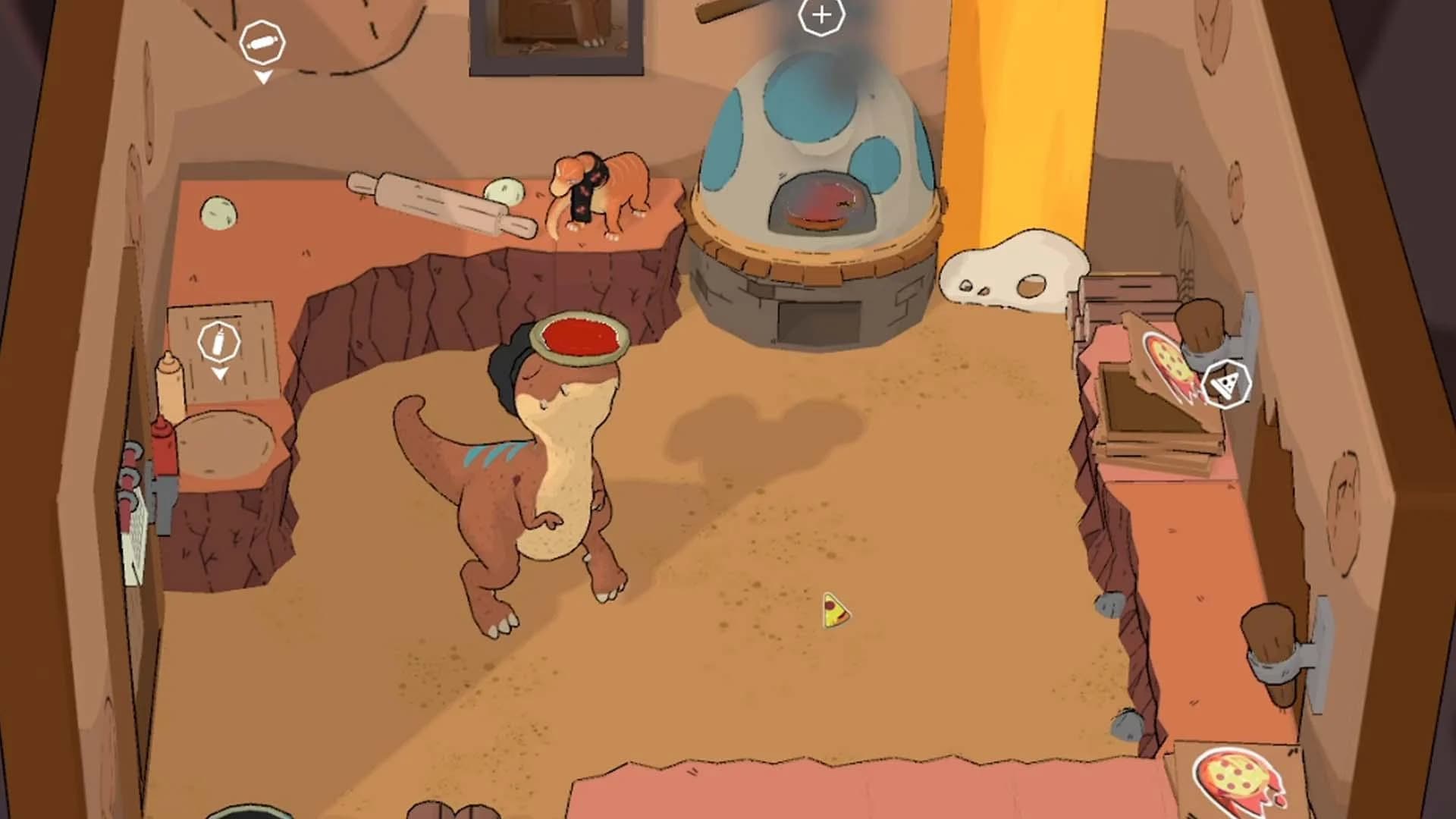Click the dinosaur skull decoration
This screenshot has width=1456, height=819.
[1012, 273]
